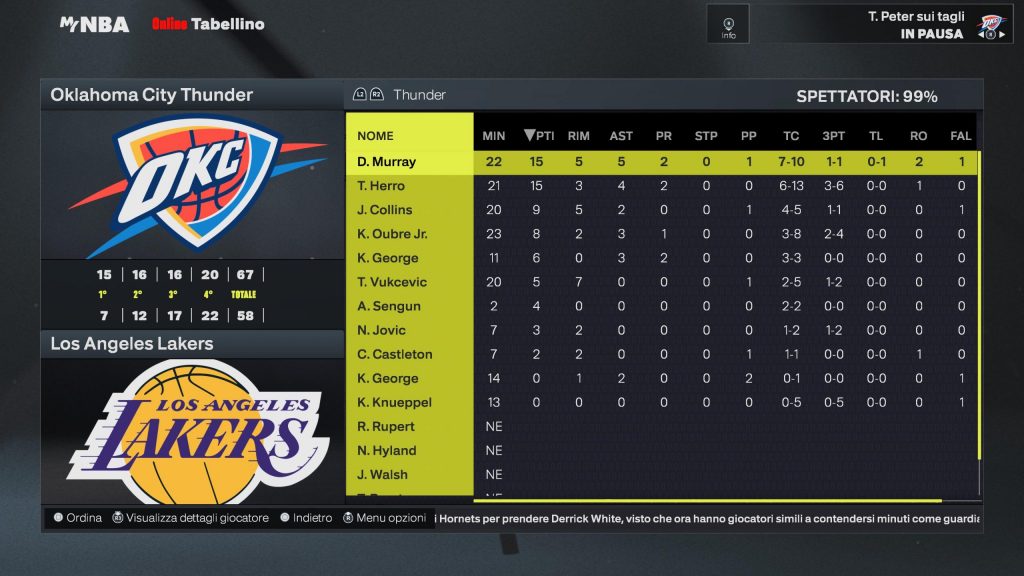Screen dimensions: 1024x576
Task: Sort players by the AST column
Action: 620,136
